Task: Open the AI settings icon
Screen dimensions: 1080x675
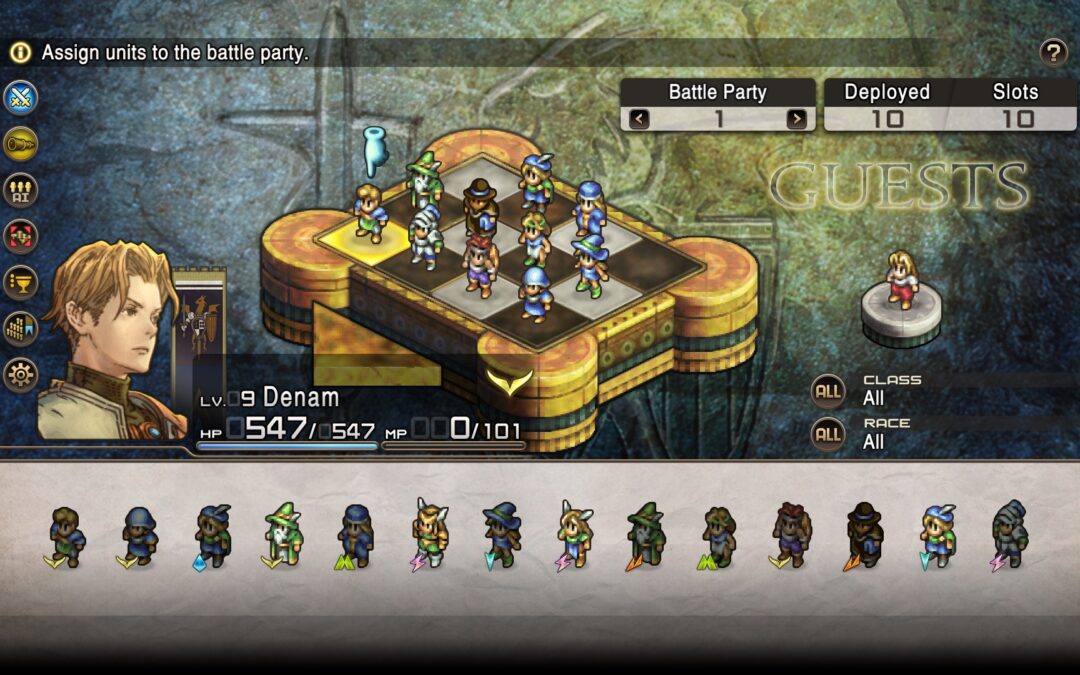Action: 20,190
